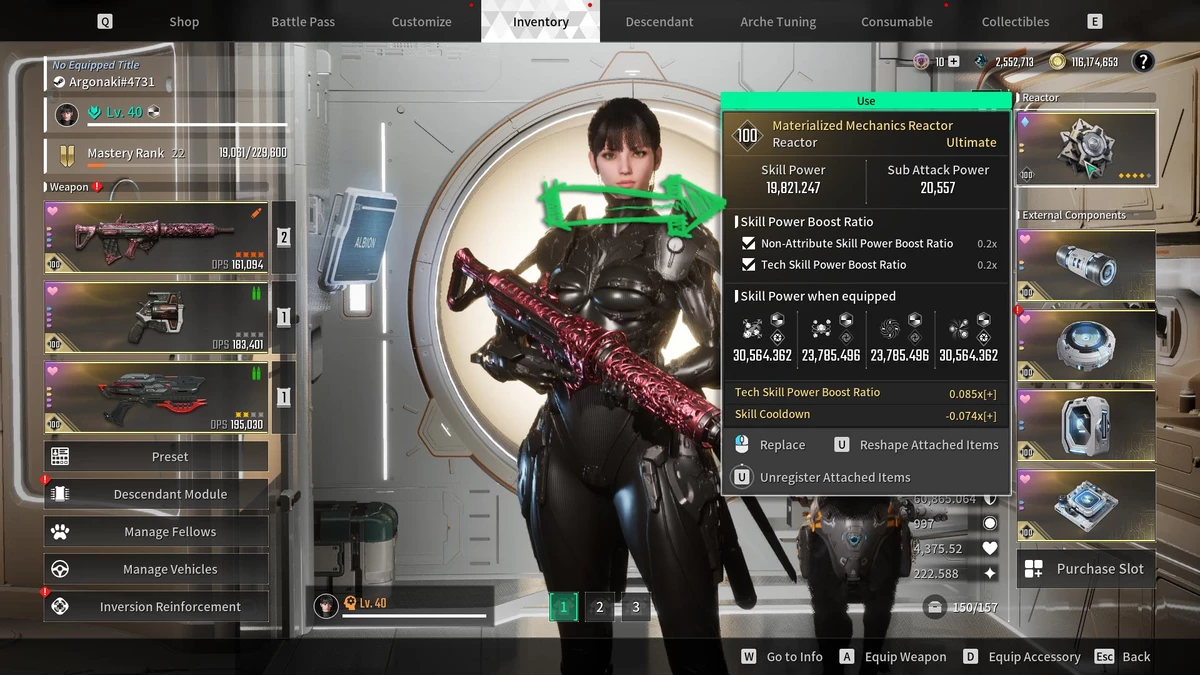
Task: Open the Customize tab
Action: [421, 21]
